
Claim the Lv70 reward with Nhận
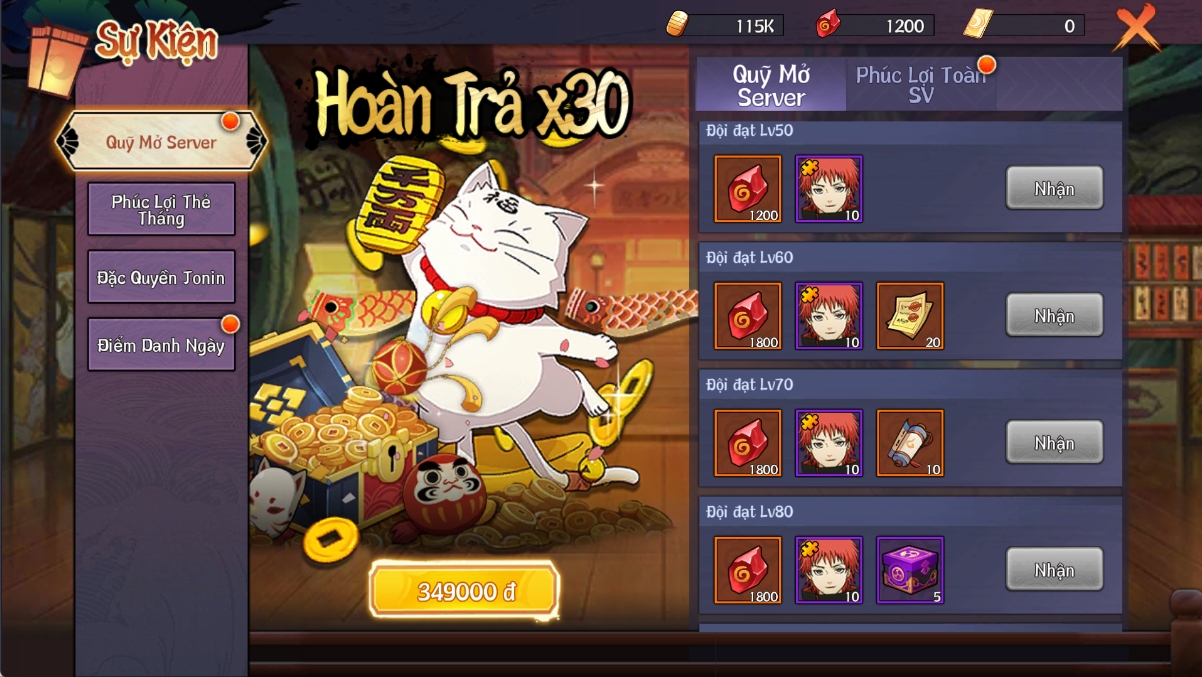click(1054, 443)
